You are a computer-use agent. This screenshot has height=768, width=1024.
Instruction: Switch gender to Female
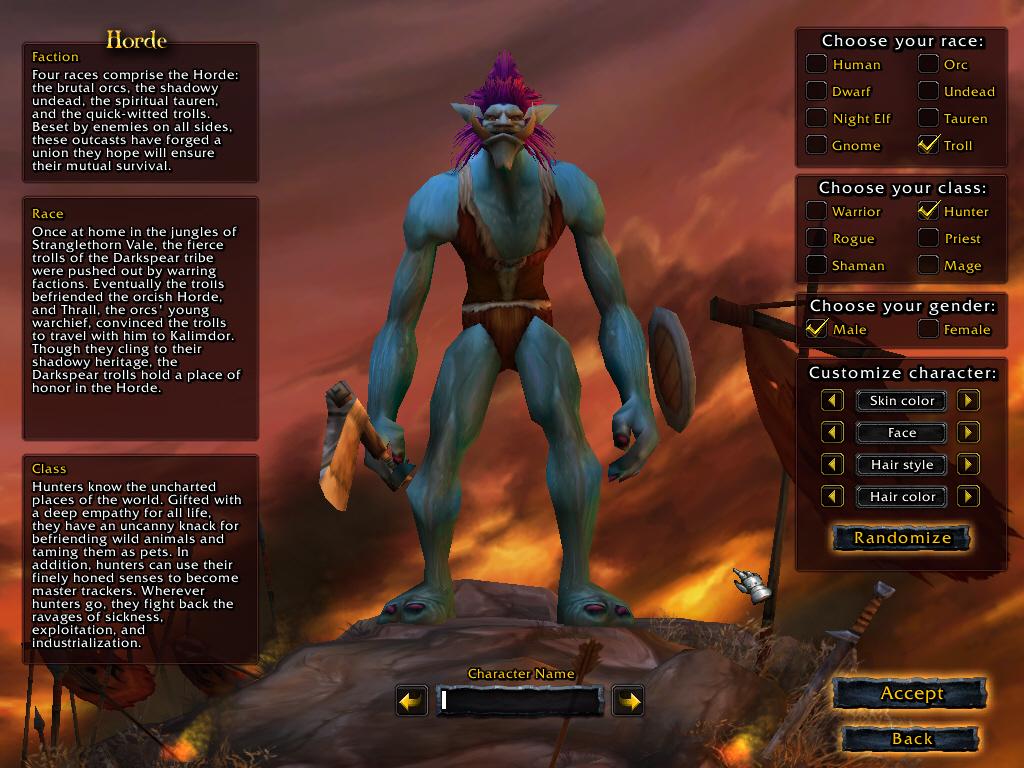[929, 329]
